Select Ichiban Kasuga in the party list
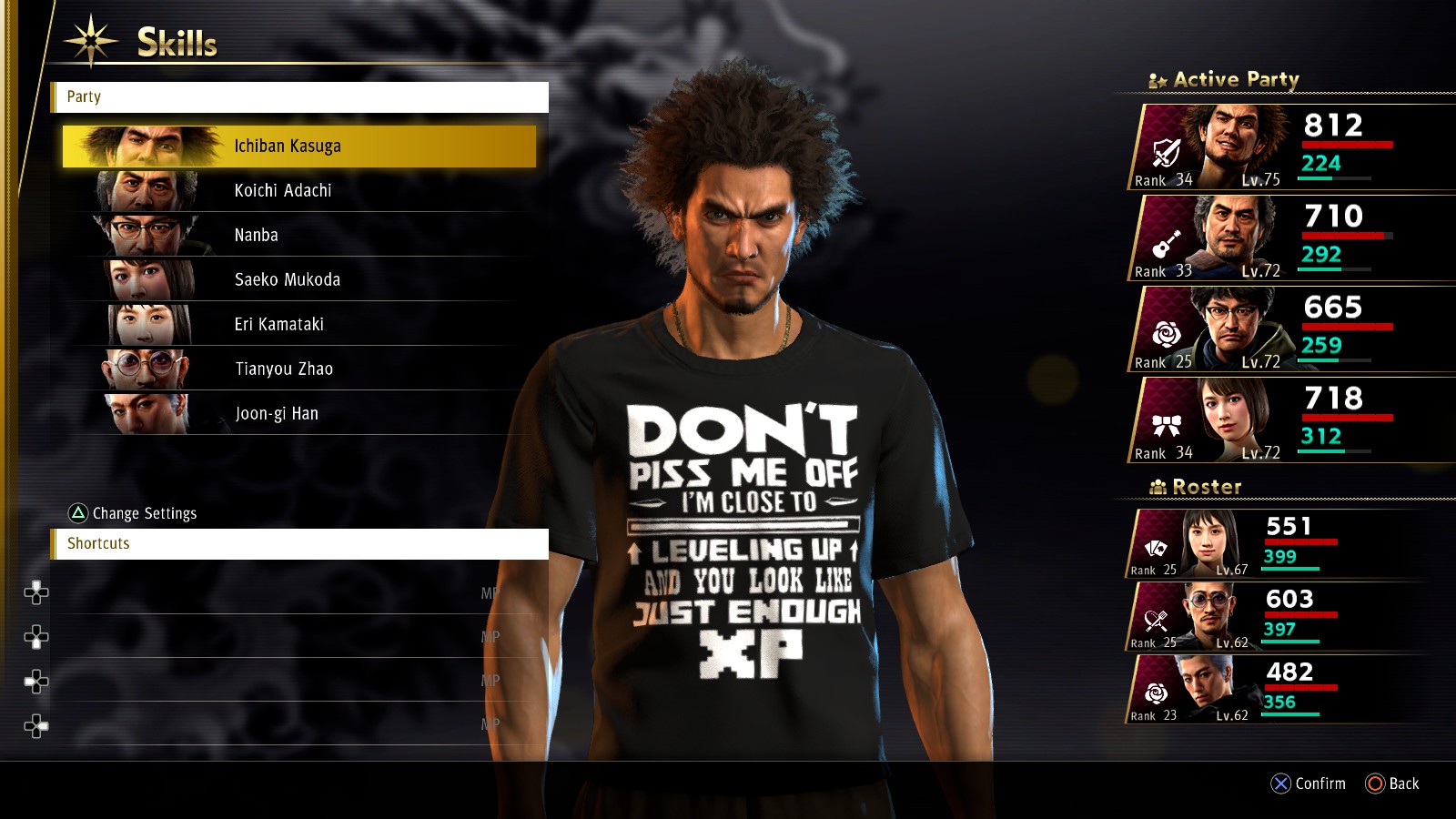Viewport: 1456px width, 819px height. [x=298, y=147]
